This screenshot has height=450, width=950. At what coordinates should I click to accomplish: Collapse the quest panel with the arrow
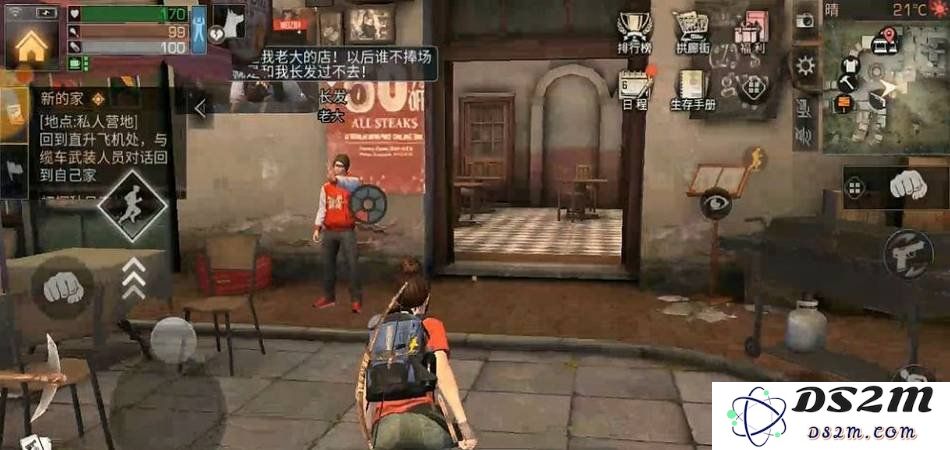[200, 108]
